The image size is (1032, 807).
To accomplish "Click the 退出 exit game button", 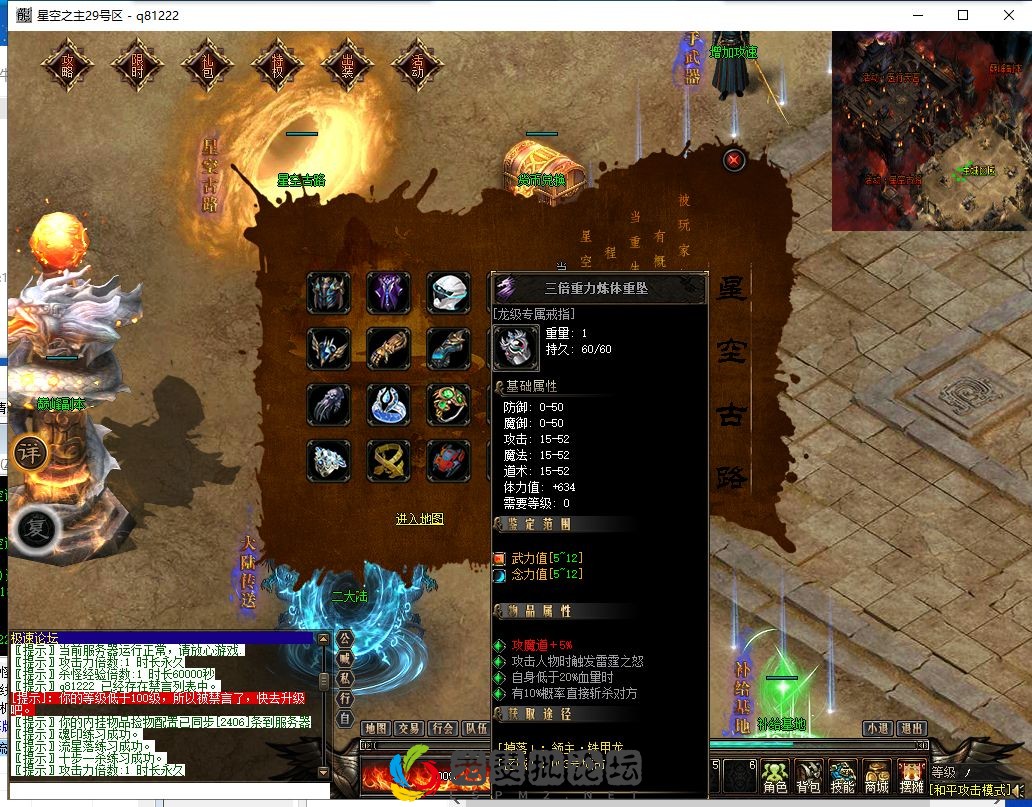I will (x=910, y=729).
